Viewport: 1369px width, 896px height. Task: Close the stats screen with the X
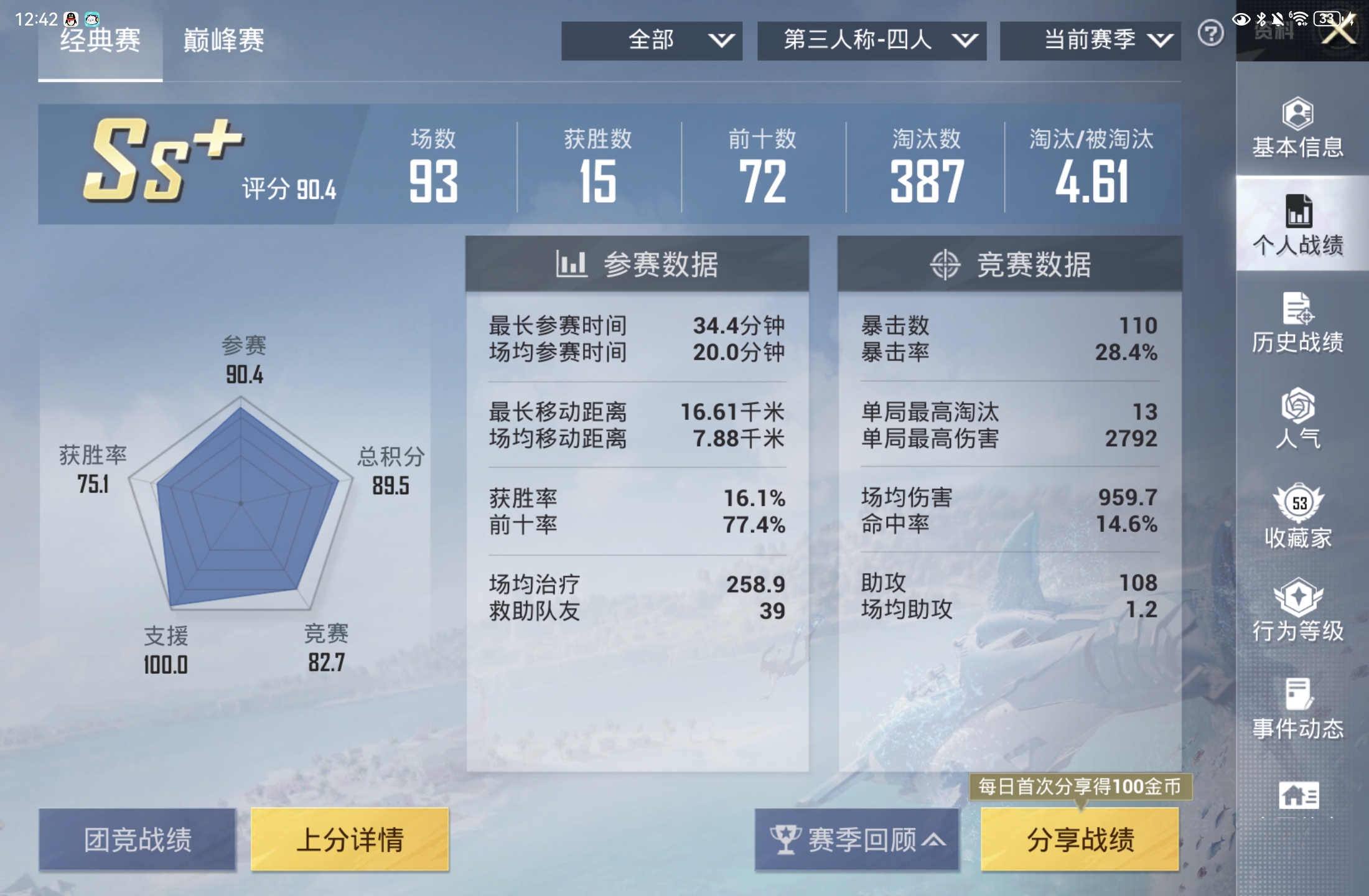pos(1339,29)
